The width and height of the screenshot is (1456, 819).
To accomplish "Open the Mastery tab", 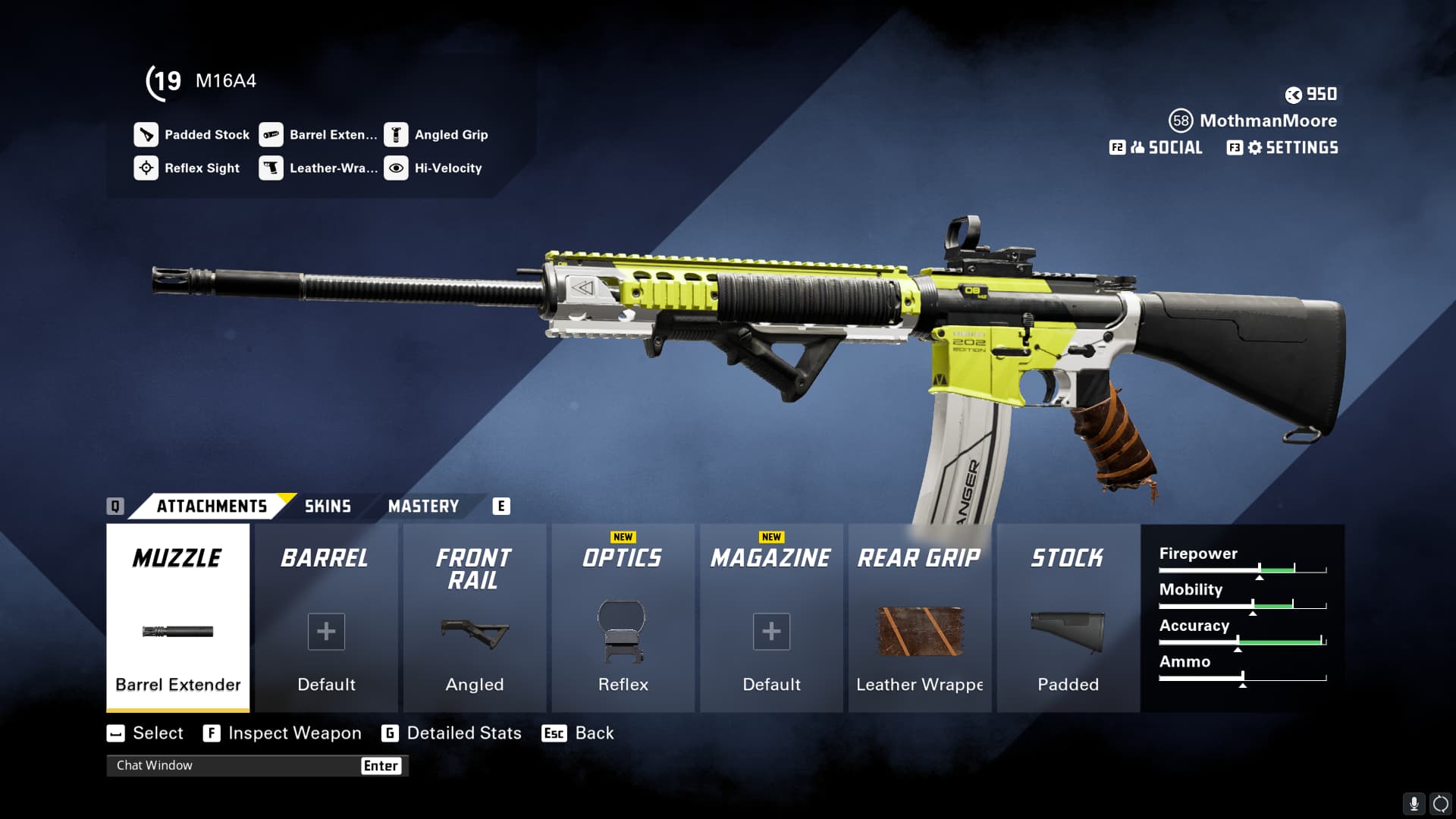I will point(423,507).
